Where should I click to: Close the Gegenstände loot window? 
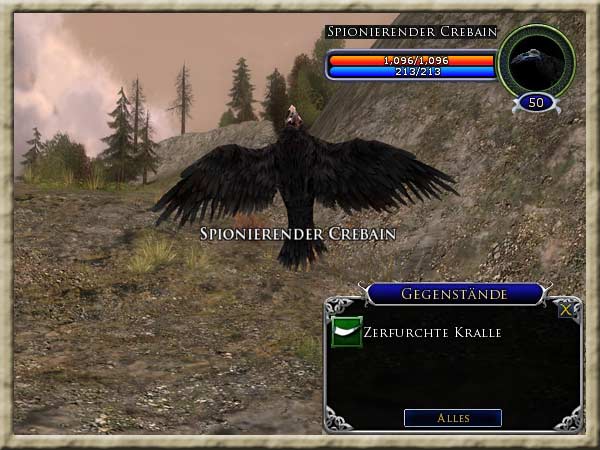tap(566, 310)
